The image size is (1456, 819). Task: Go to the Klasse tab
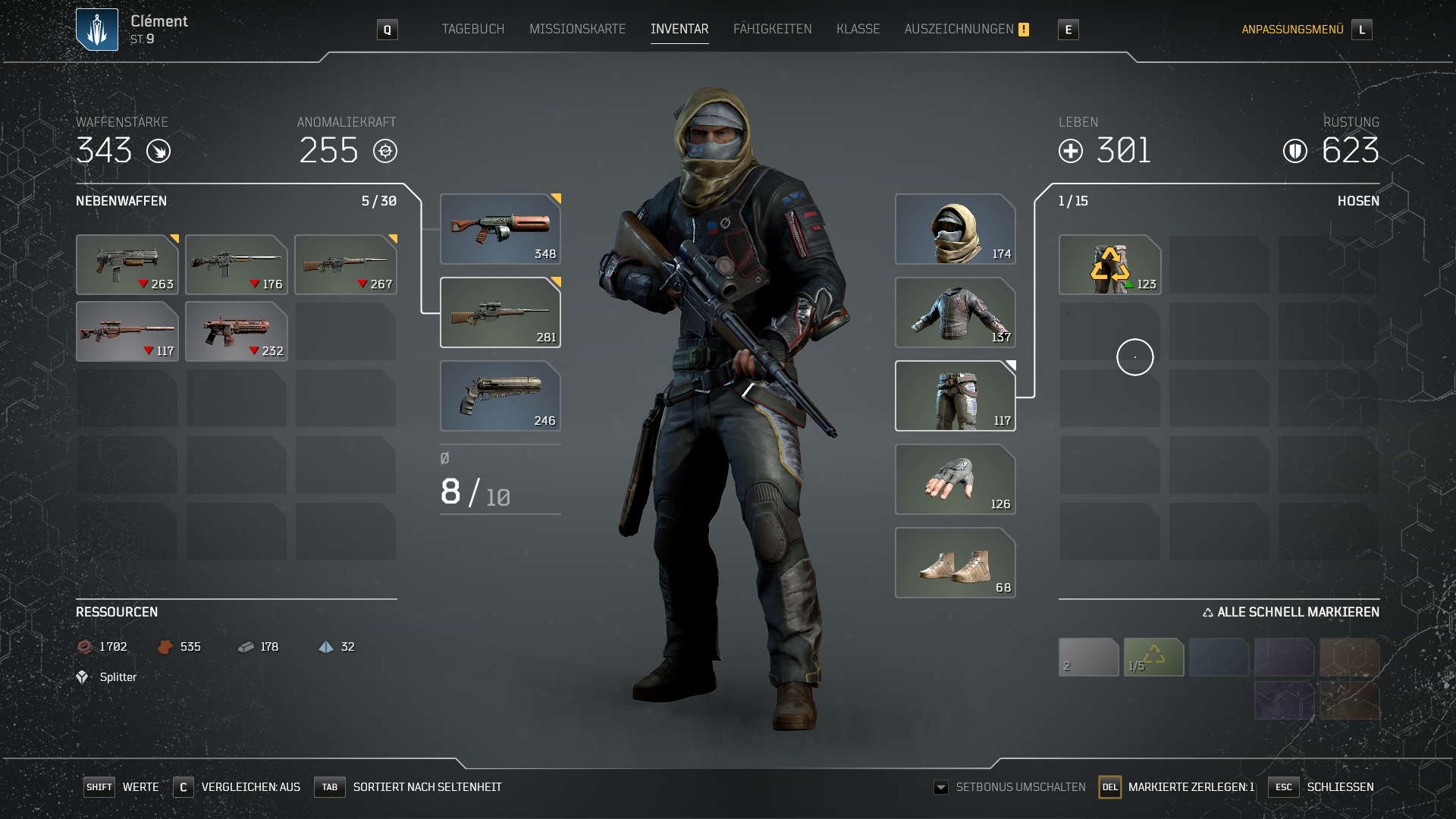tap(858, 29)
